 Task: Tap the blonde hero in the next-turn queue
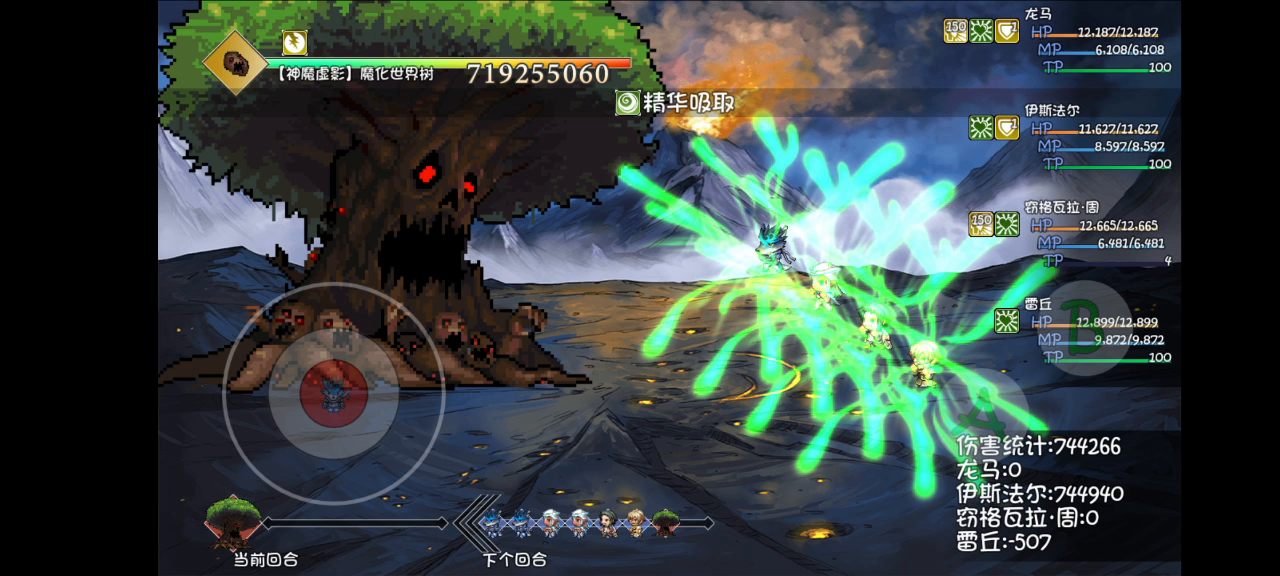(636, 522)
